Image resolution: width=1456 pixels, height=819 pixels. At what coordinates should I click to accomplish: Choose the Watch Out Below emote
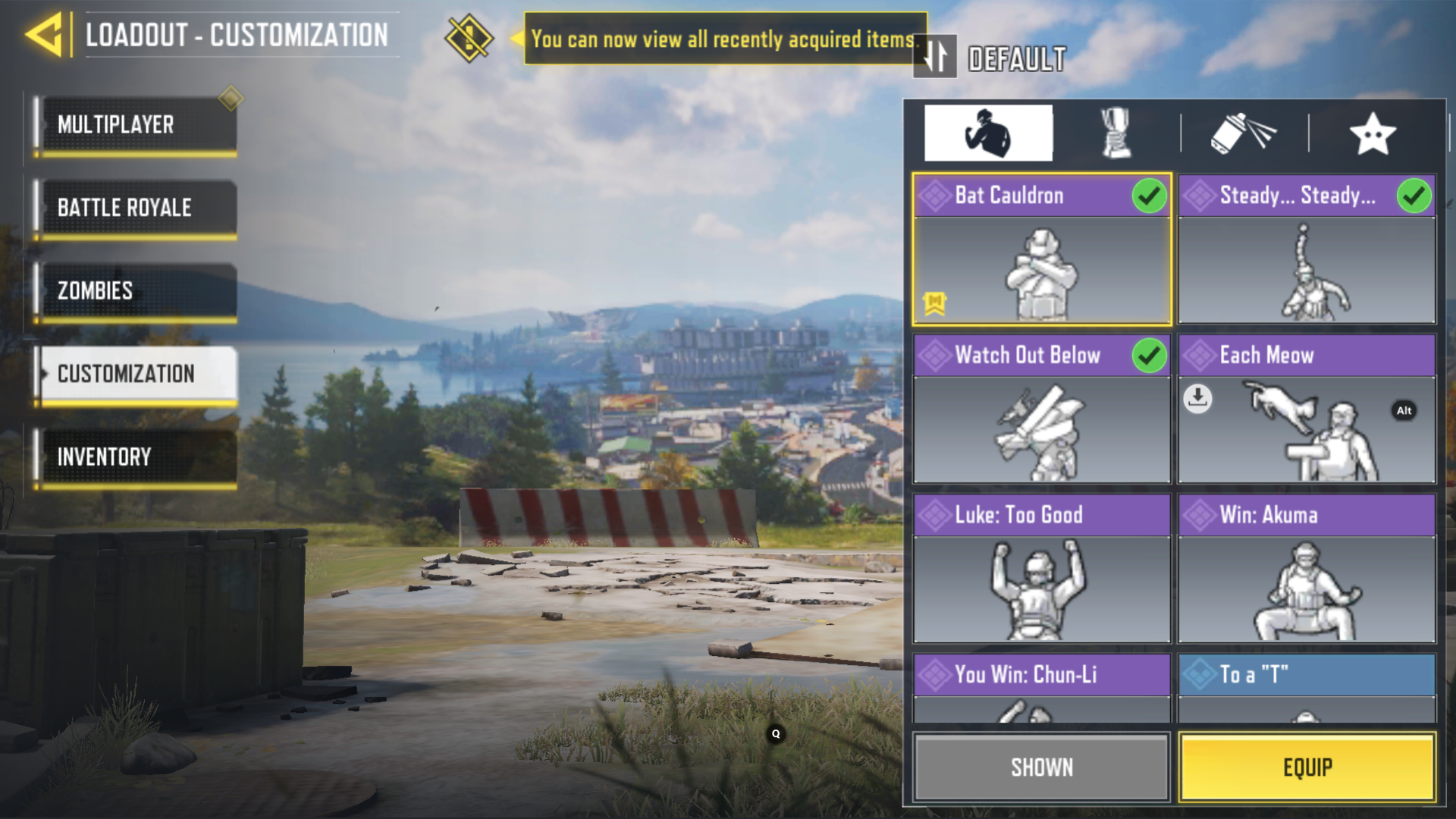pos(1041,409)
